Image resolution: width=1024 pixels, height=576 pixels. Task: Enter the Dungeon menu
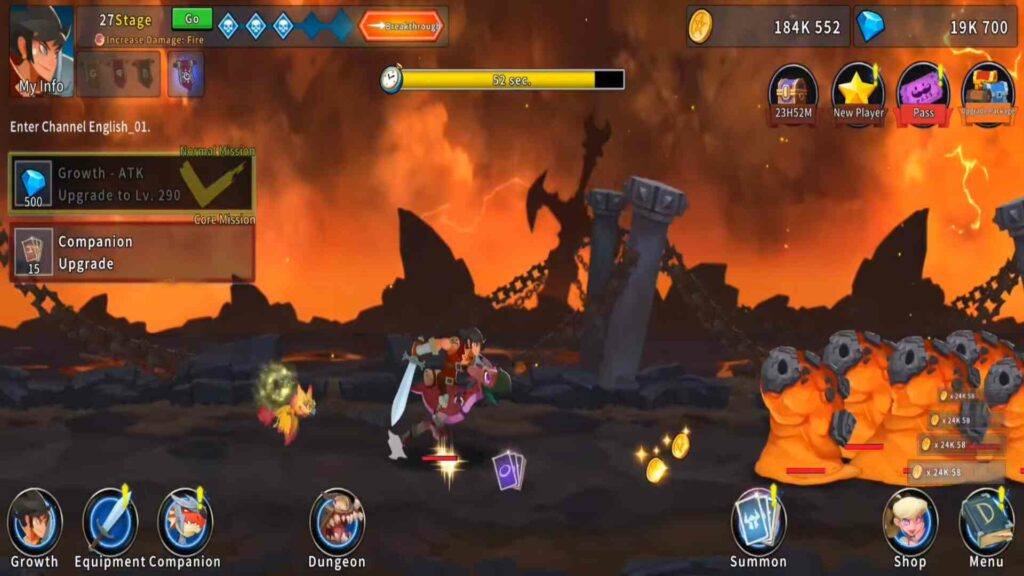click(337, 527)
